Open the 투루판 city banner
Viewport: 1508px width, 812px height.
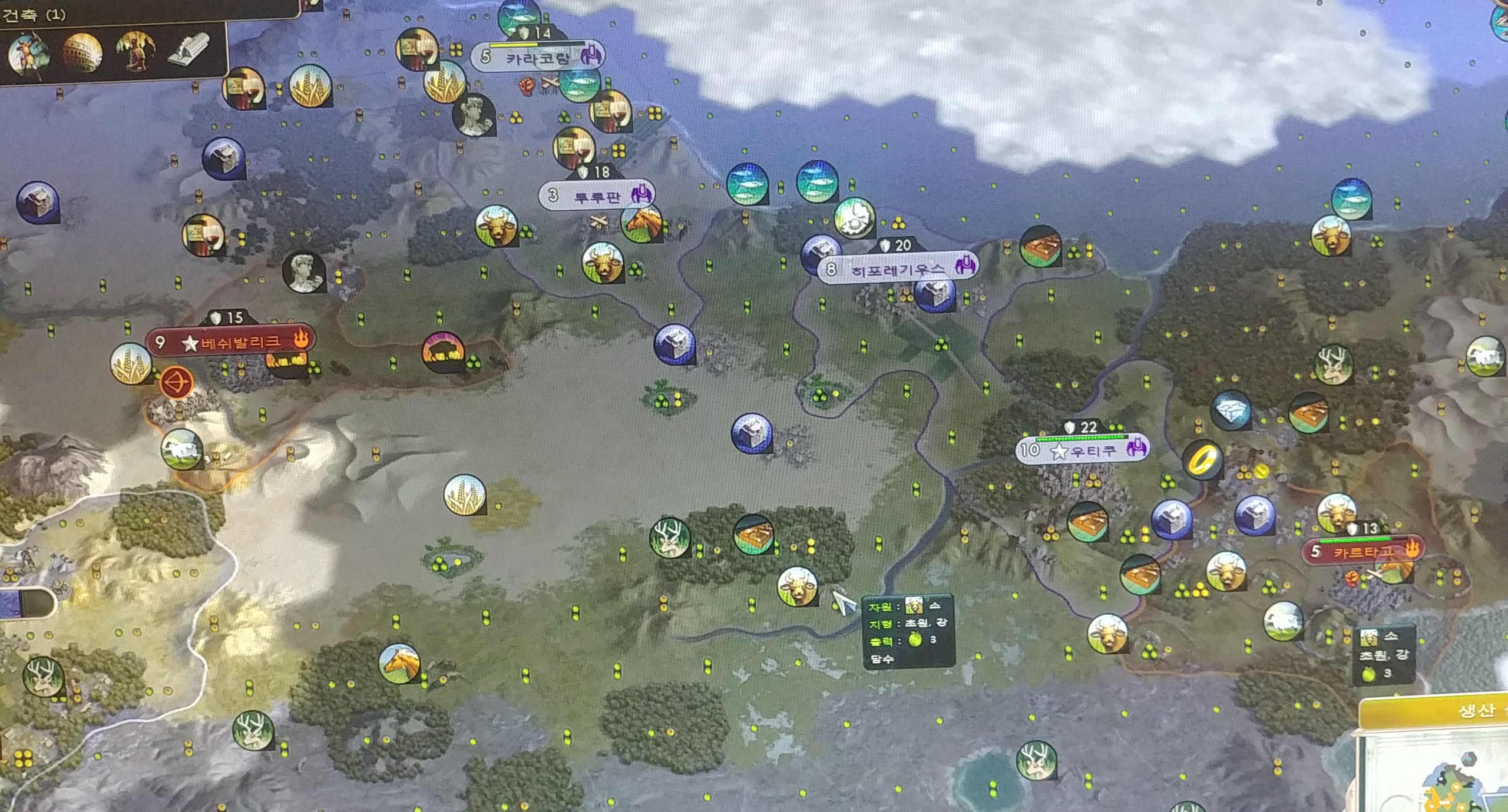(596, 196)
